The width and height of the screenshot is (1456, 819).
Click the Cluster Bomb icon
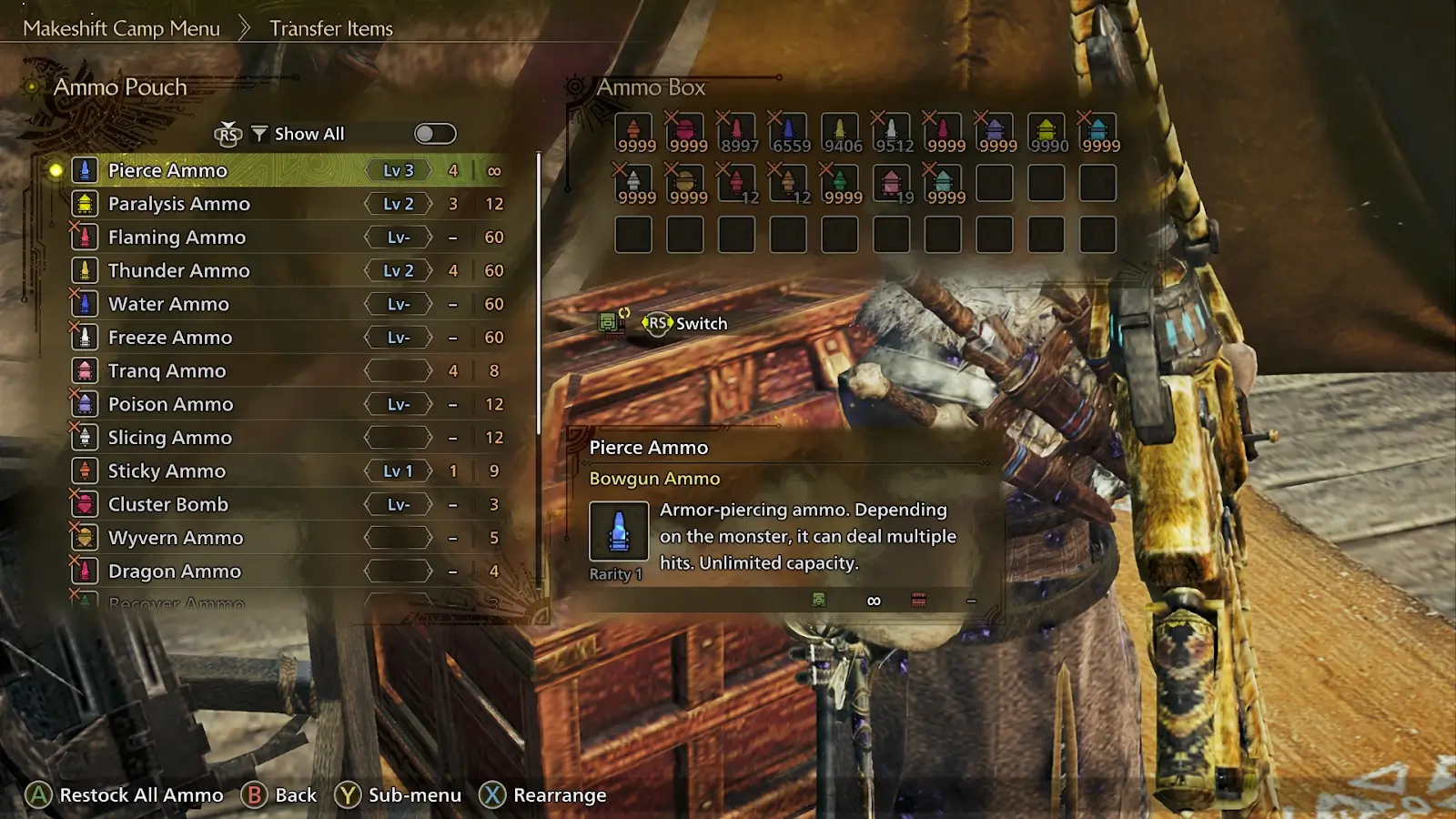[x=86, y=504]
